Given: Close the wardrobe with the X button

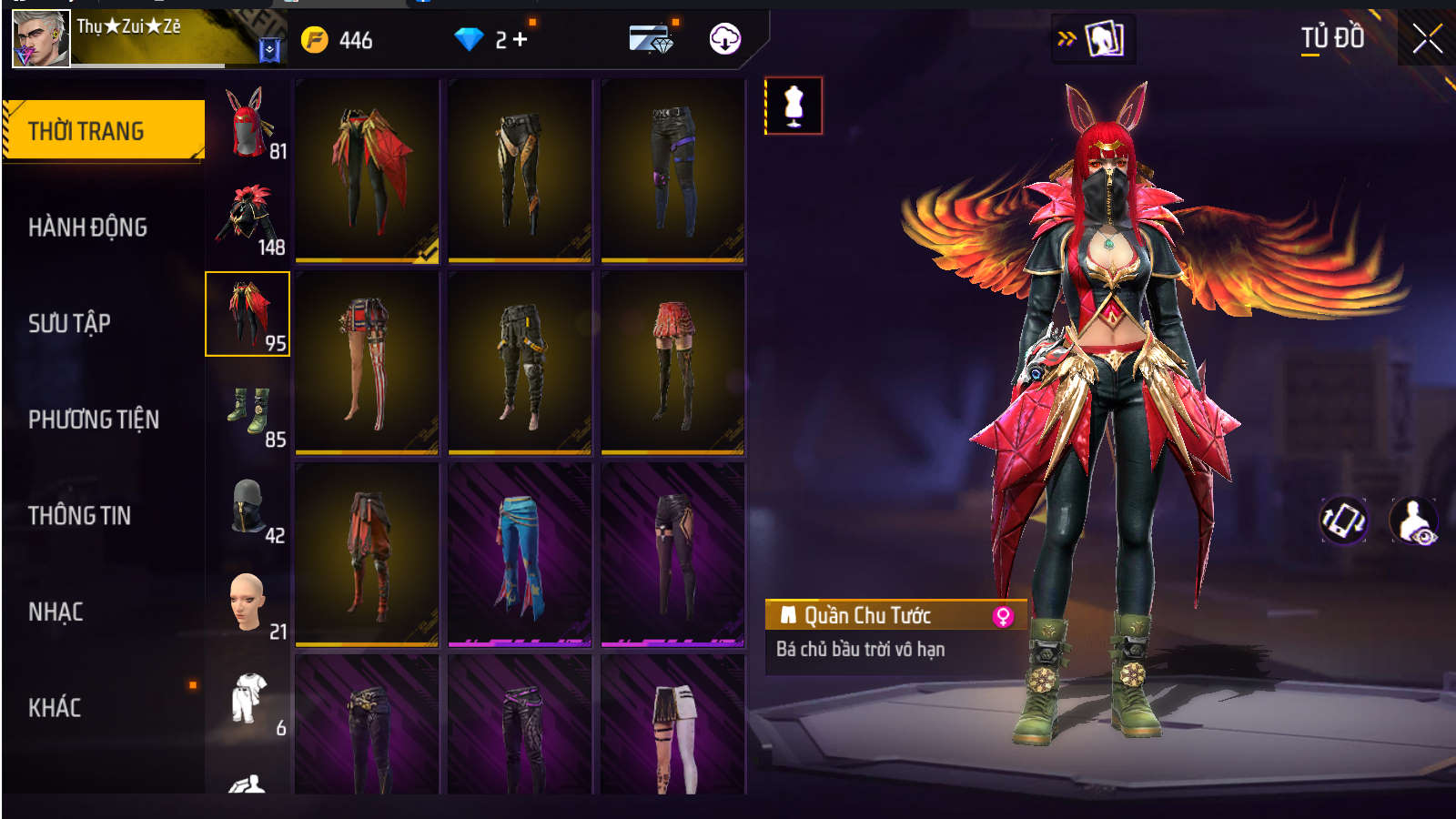Looking at the screenshot, I should [1426, 39].
